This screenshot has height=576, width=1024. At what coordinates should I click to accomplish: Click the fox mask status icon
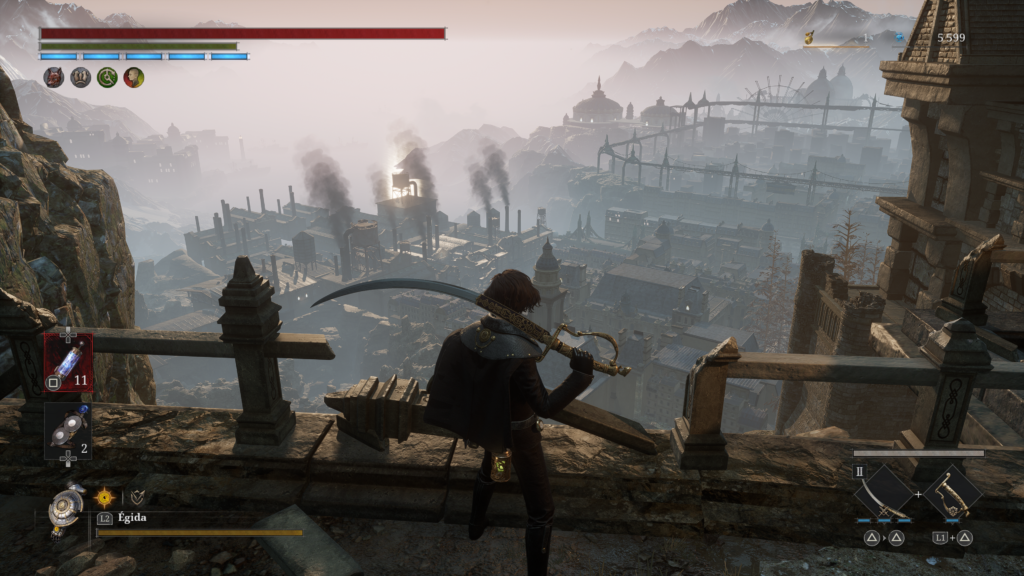click(x=54, y=77)
